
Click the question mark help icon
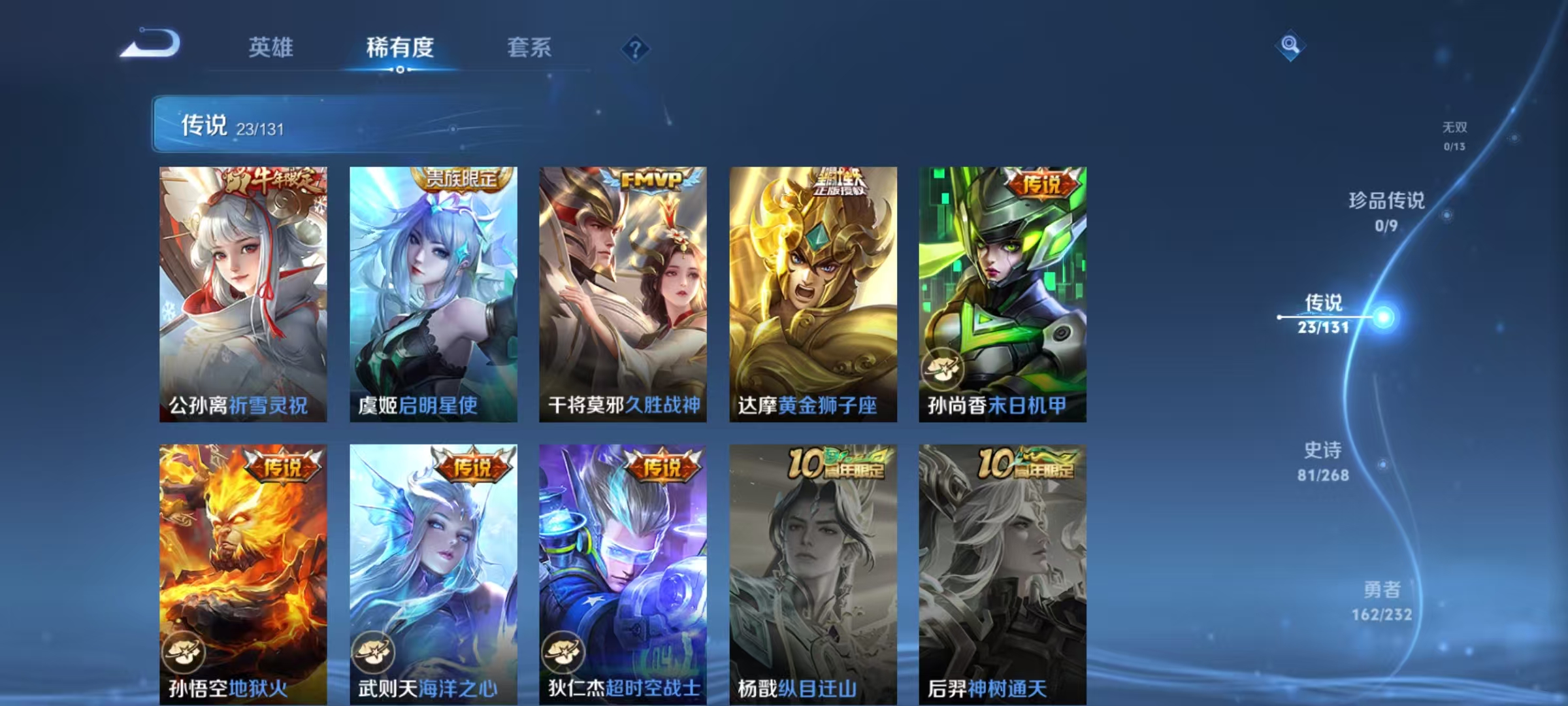pos(636,47)
